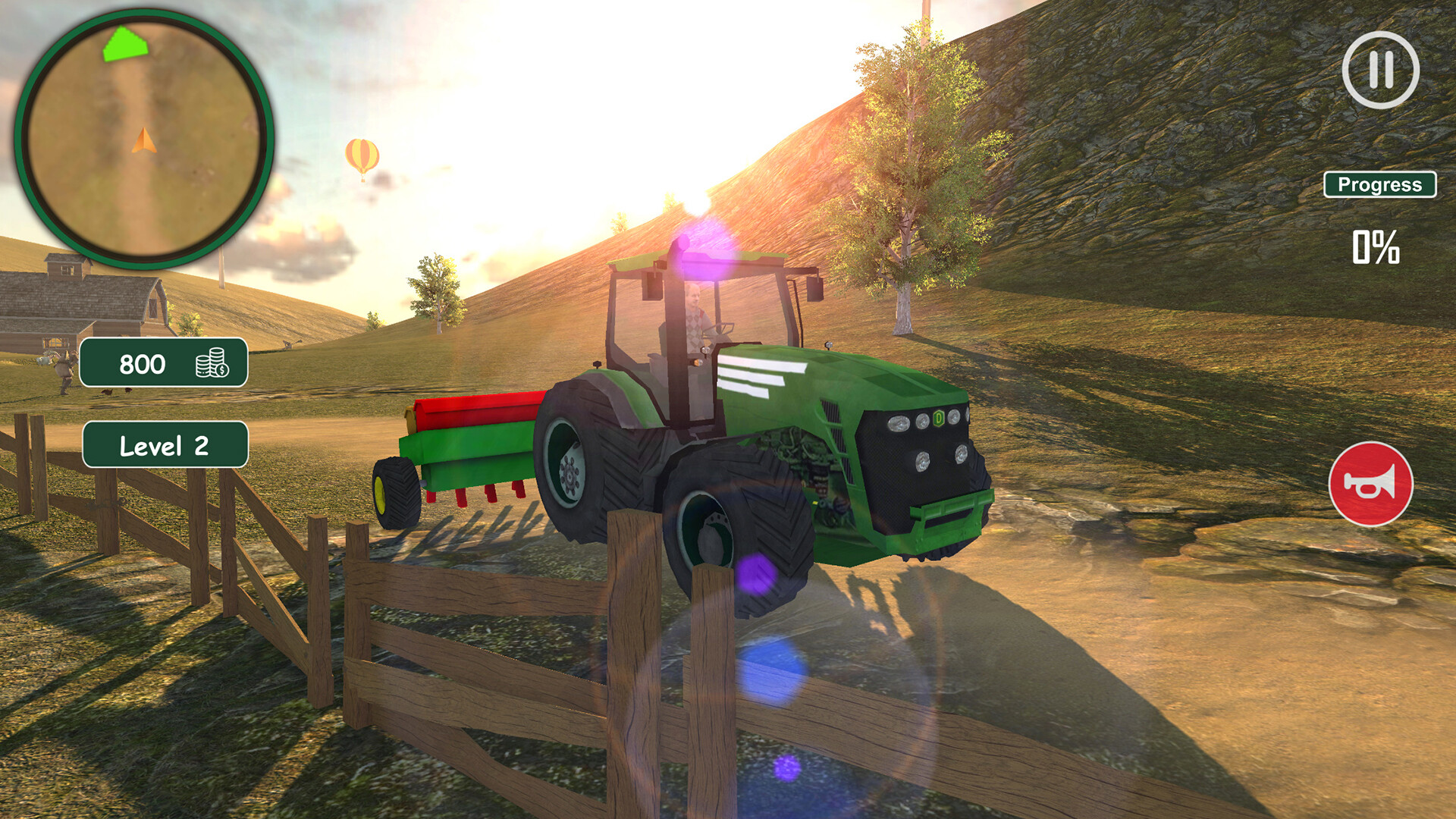Click the 800 money display

(x=143, y=364)
